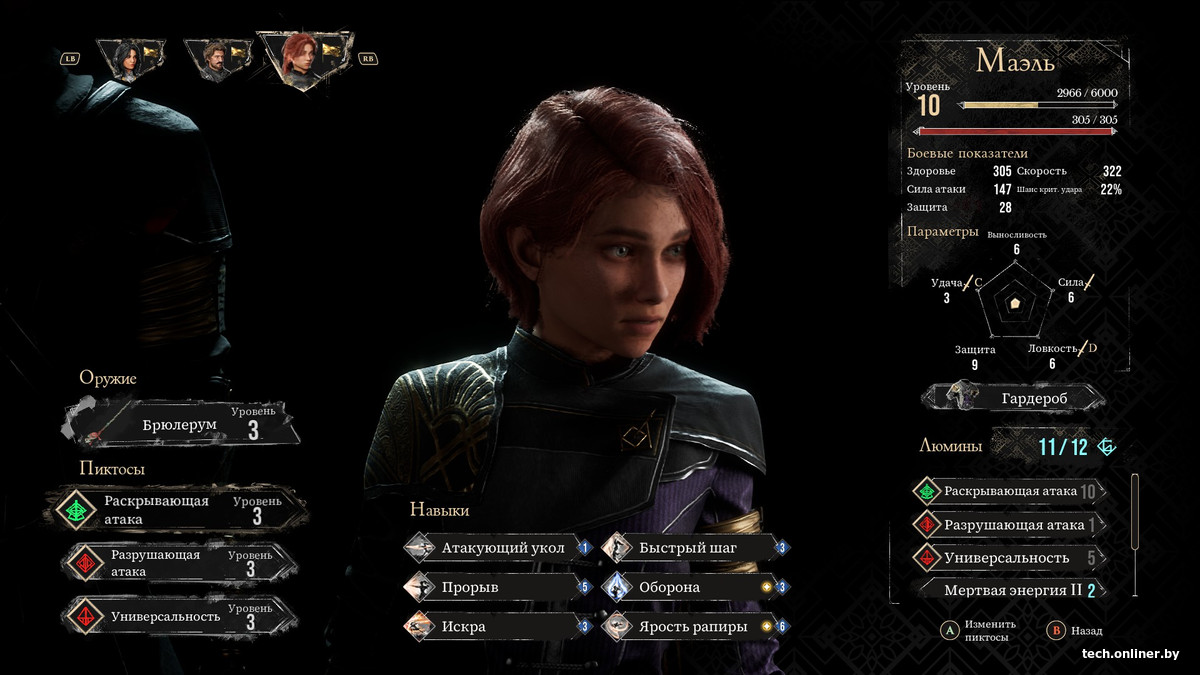Viewport: 1200px width, 675px height.
Task: Select the Искра skill
Action: pos(497,626)
